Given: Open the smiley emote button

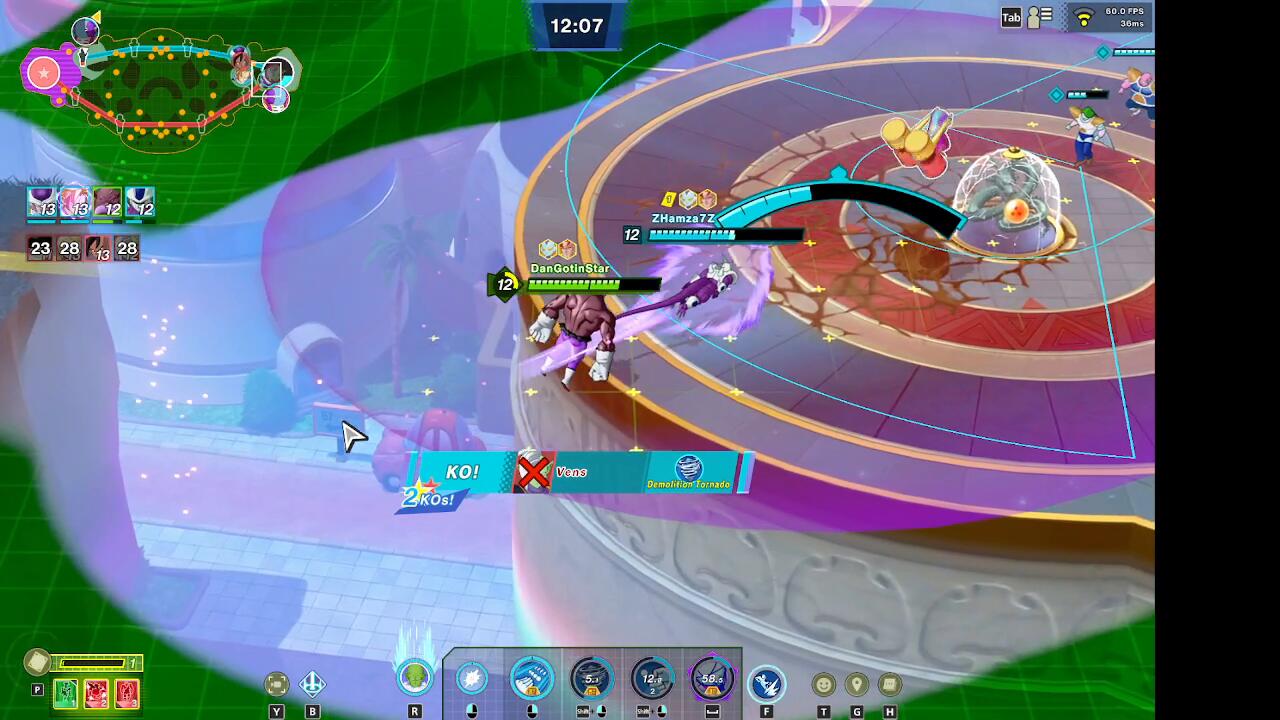Looking at the screenshot, I should pyautogui.click(x=823, y=685).
